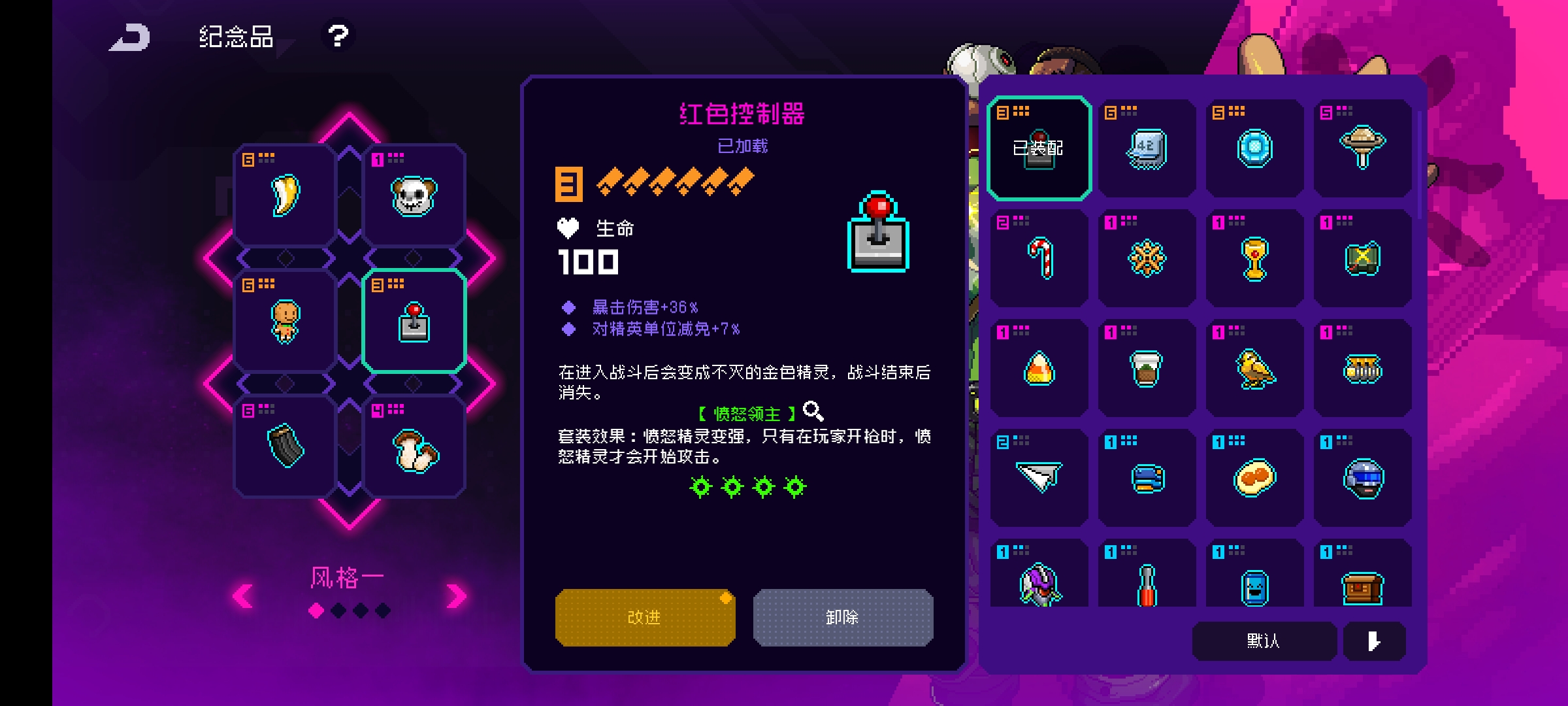Inspect the 愤怒领主 set with magnifier
Image resolution: width=1568 pixels, height=706 pixels.
click(x=813, y=412)
